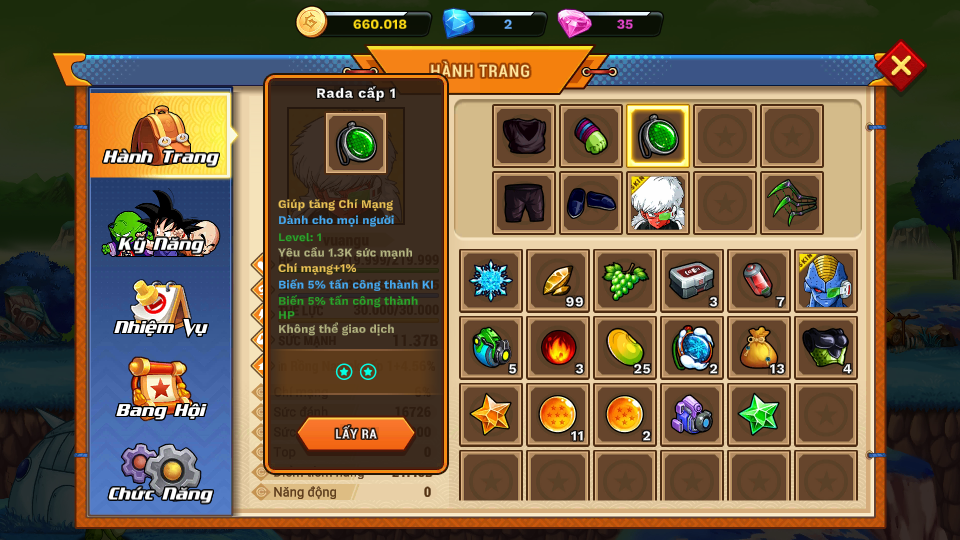Pick the equipped dark blue shoes slot
The width and height of the screenshot is (960, 540).
pyautogui.click(x=591, y=203)
